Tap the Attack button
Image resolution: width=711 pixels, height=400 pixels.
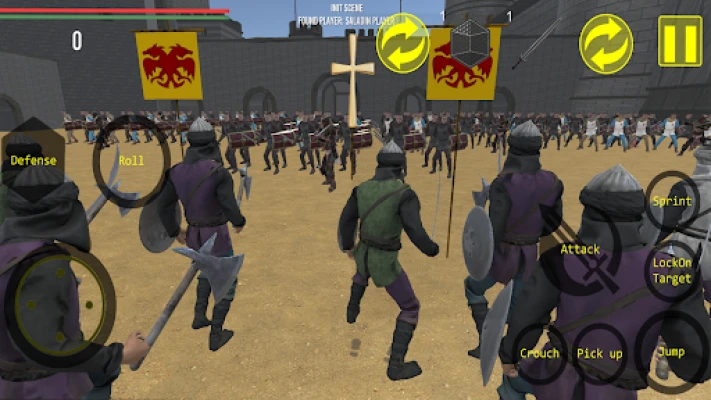(x=580, y=250)
